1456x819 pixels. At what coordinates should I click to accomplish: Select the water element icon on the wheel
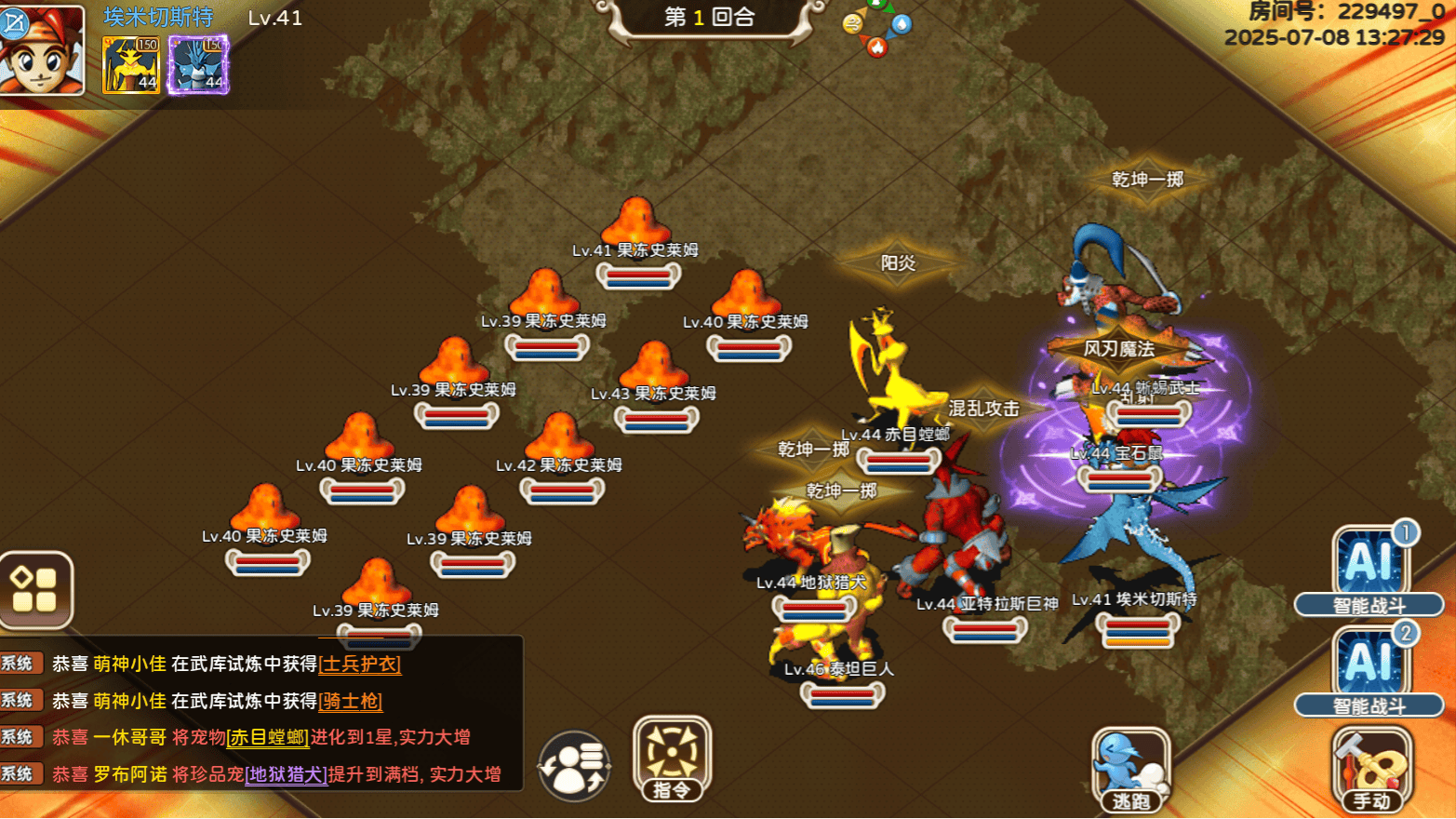click(x=902, y=23)
